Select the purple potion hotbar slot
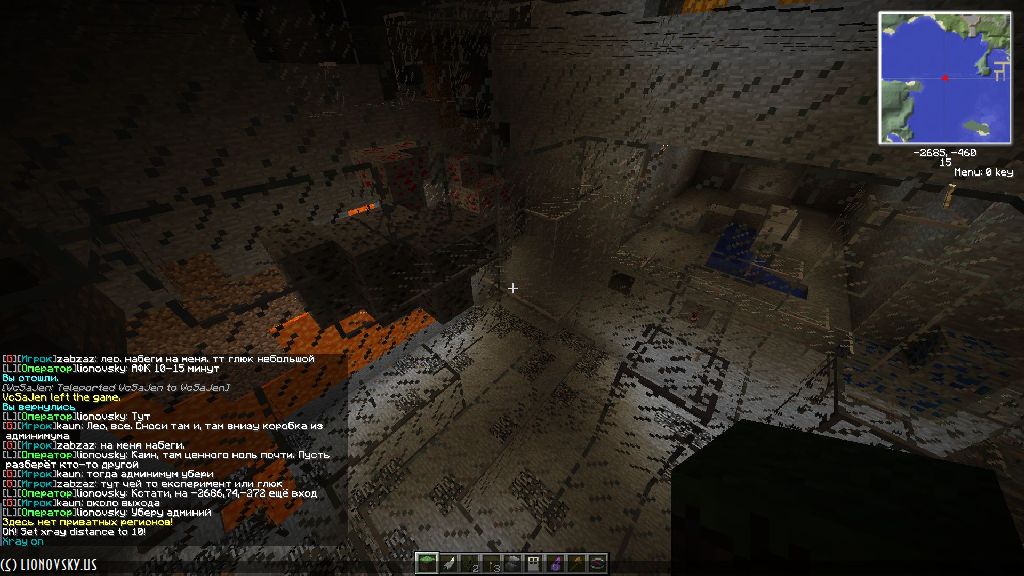The image size is (1024, 576). click(555, 564)
